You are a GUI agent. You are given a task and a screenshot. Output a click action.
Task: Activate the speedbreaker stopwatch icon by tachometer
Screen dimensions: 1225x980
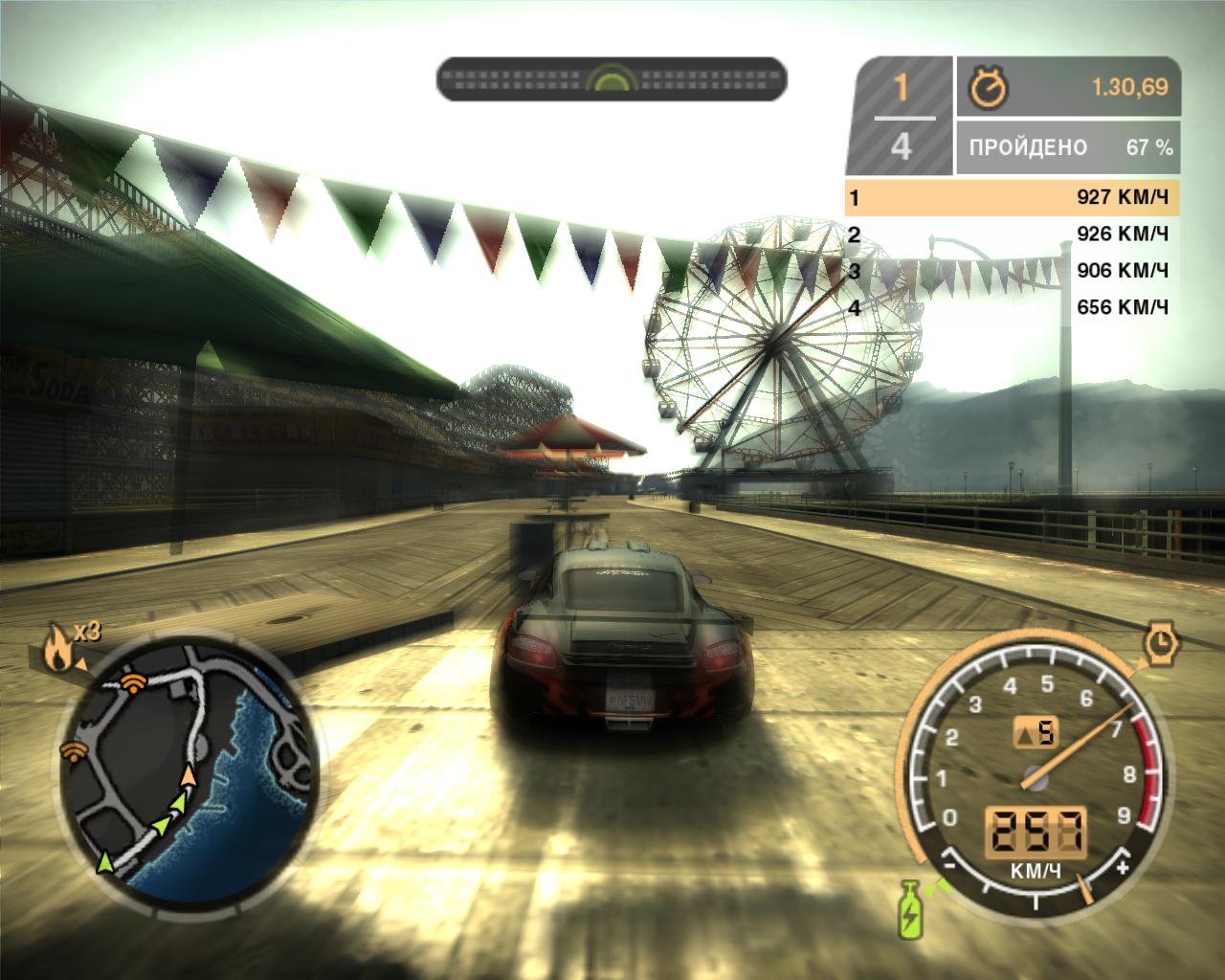click(x=1162, y=642)
